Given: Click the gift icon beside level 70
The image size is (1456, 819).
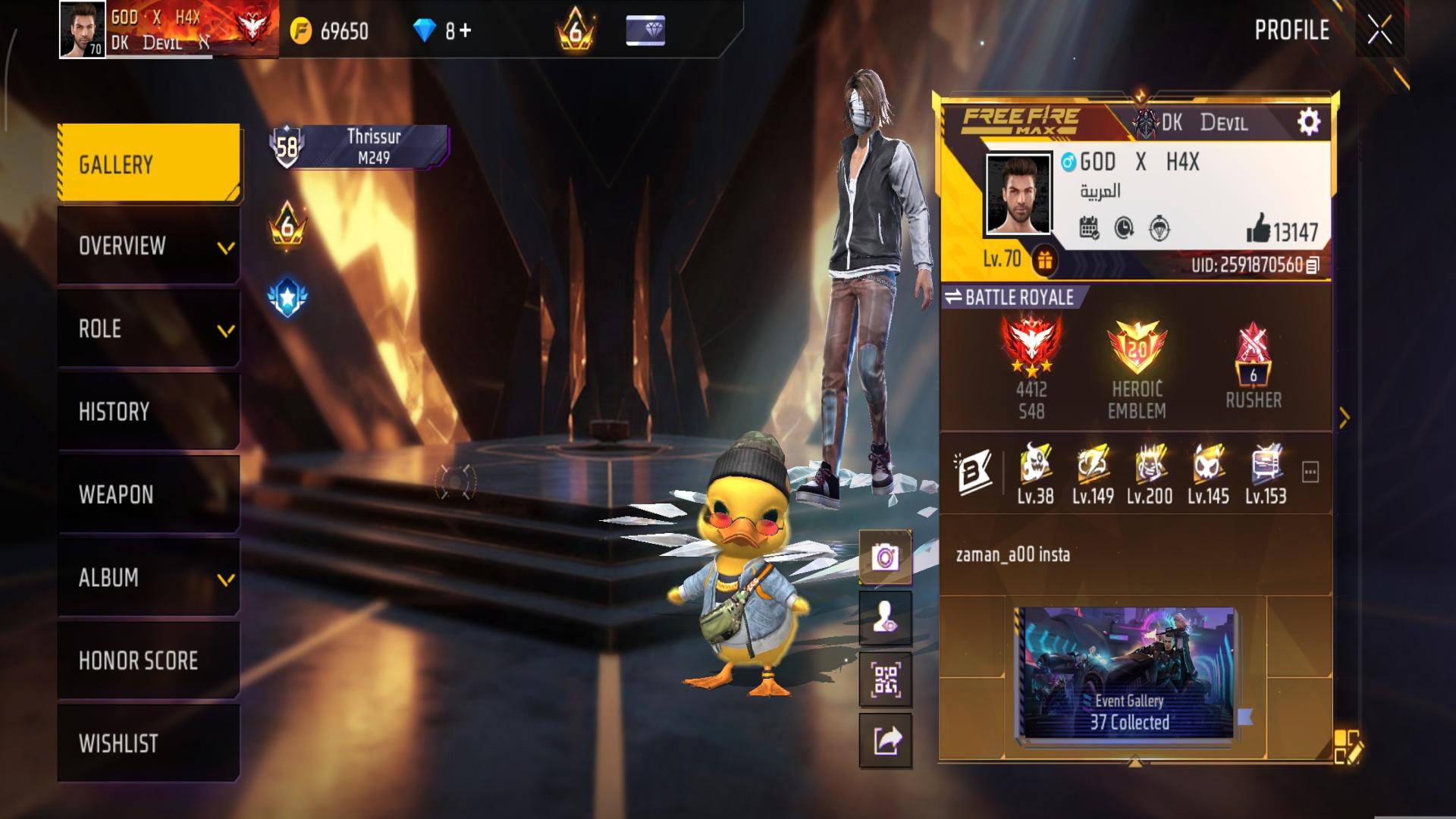Looking at the screenshot, I should click(x=1044, y=260).
